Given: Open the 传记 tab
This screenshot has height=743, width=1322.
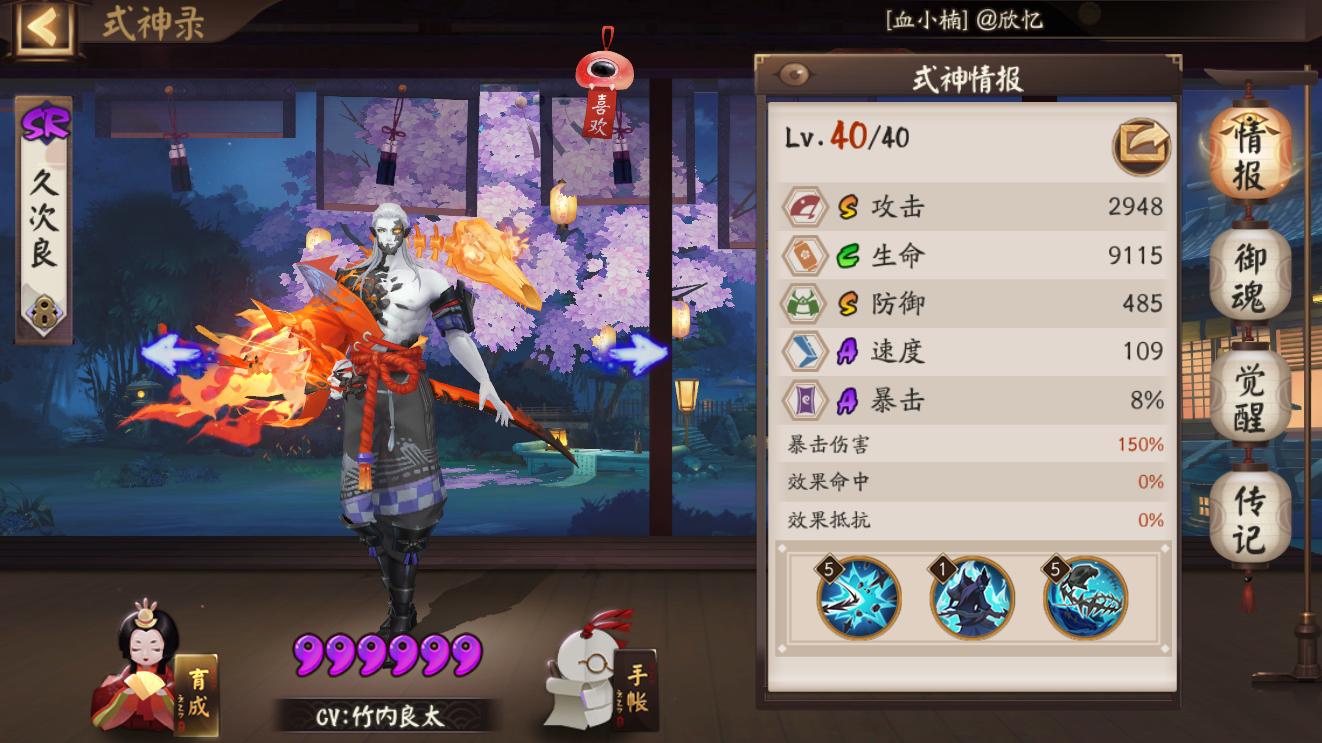Looking at the screenshot, I should (x=1246, y=504).
